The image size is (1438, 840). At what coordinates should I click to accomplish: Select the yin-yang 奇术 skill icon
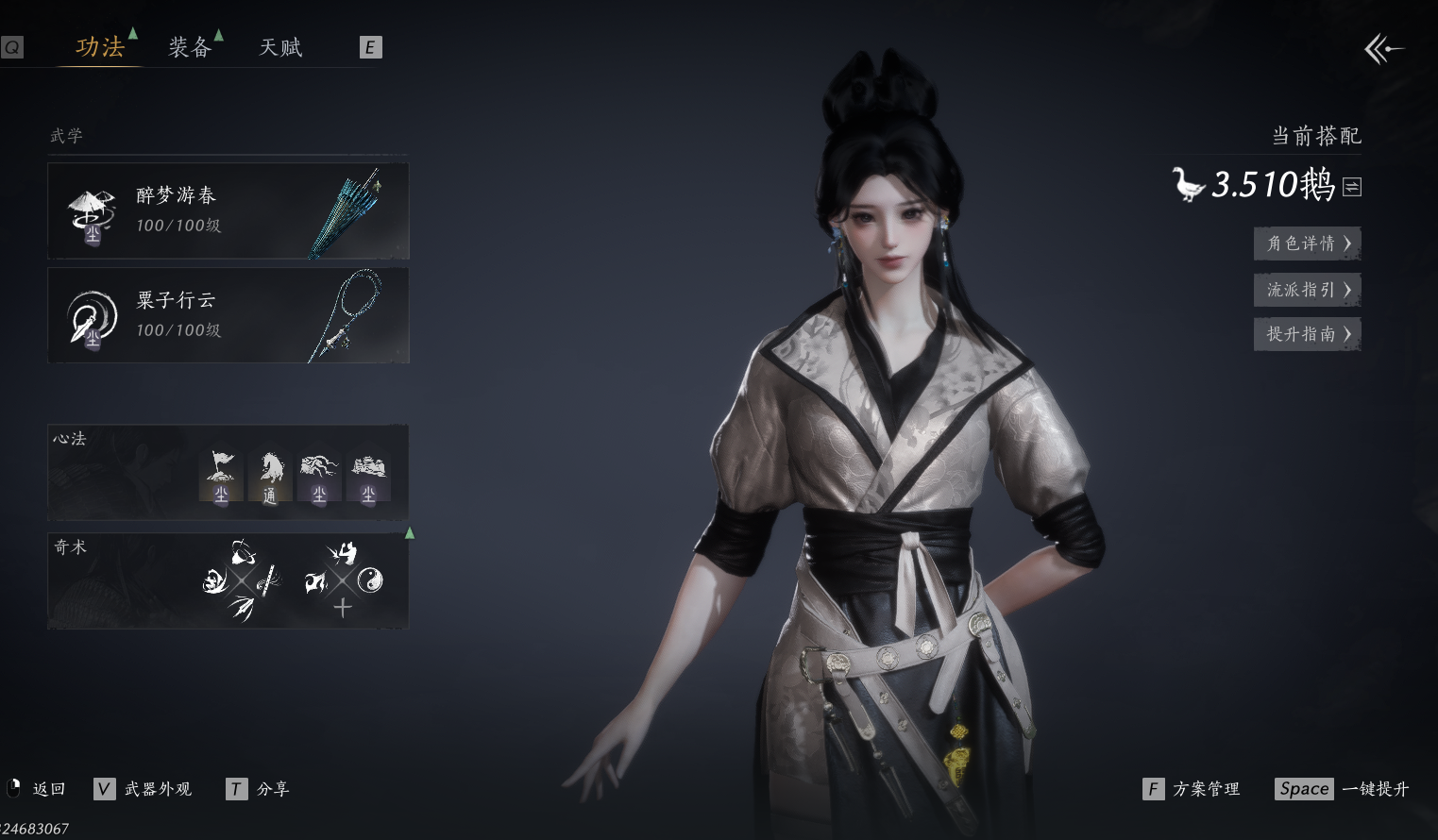pos(370,580)
